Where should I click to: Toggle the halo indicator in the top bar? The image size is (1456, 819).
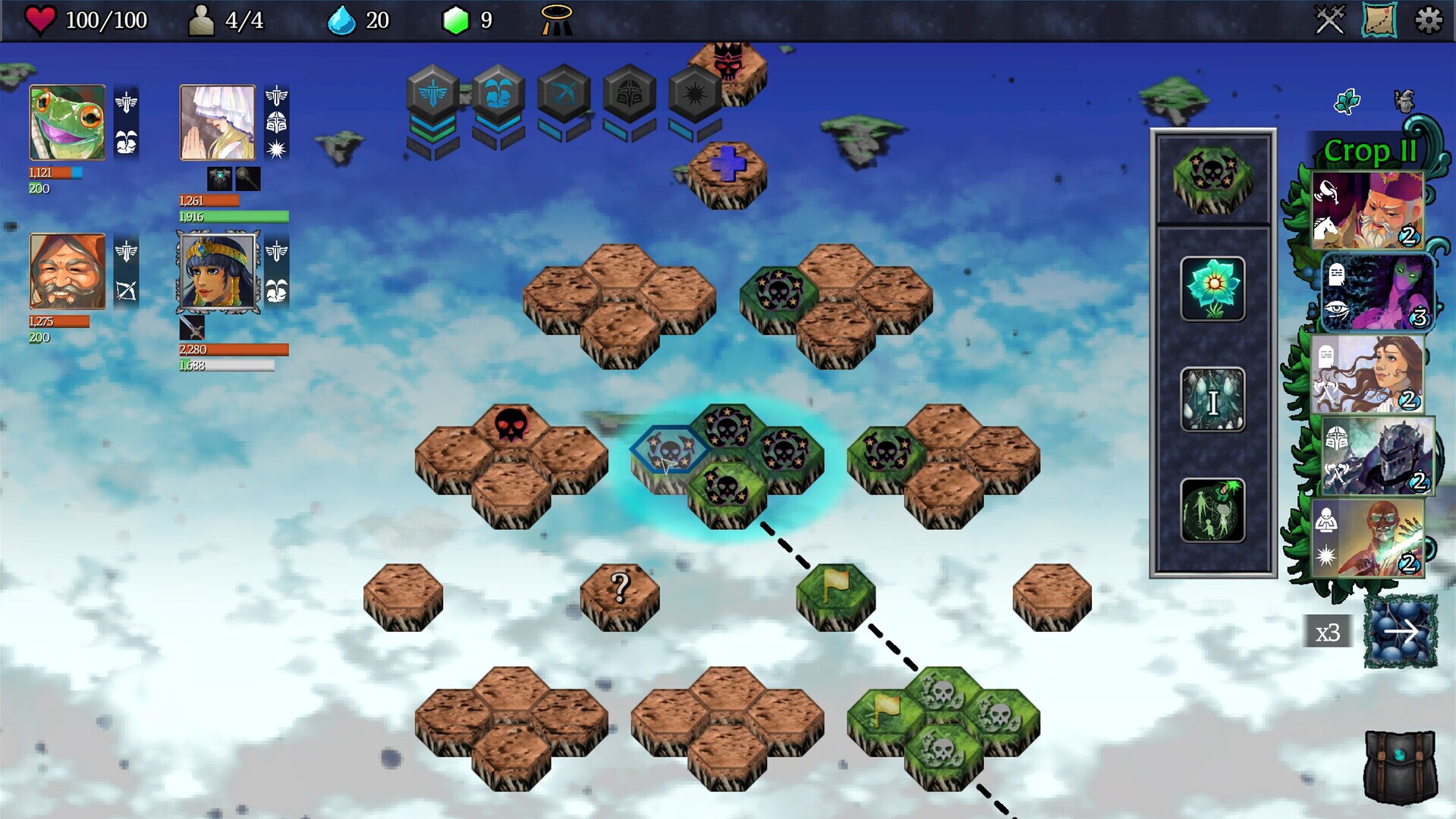coord(556,19)
